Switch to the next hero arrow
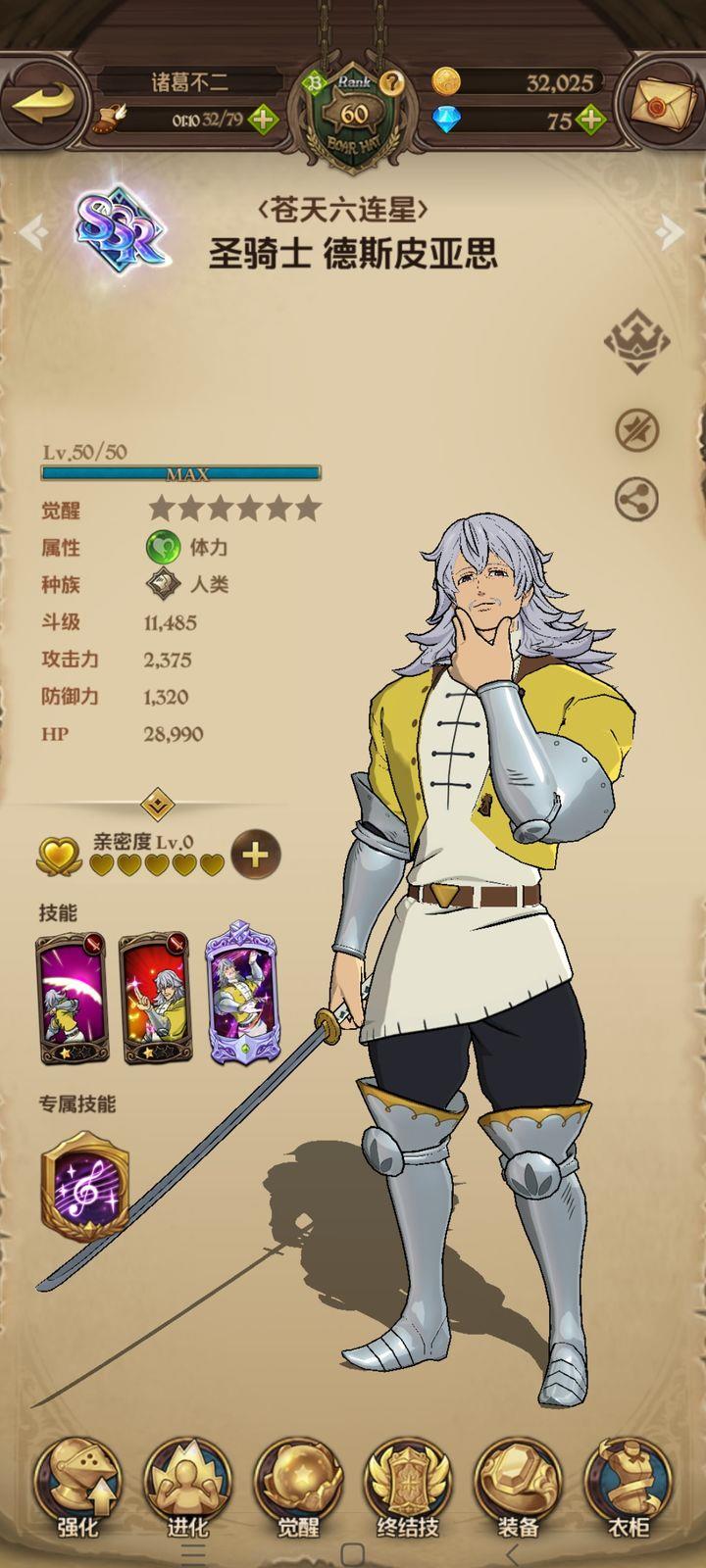The image size is (706, 1568). (672, 232)
